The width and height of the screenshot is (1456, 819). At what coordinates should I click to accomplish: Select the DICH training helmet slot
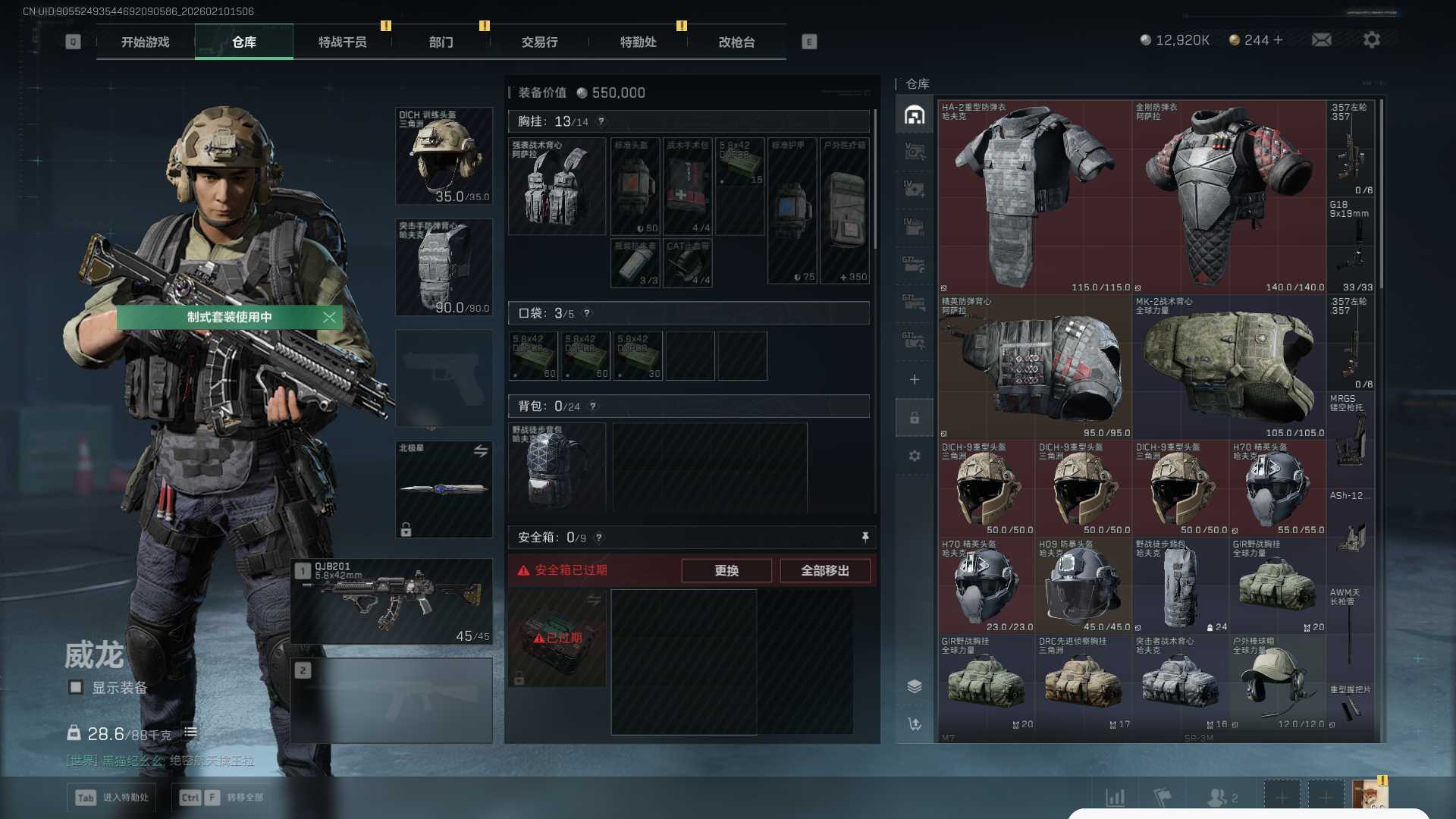point(444,156)
